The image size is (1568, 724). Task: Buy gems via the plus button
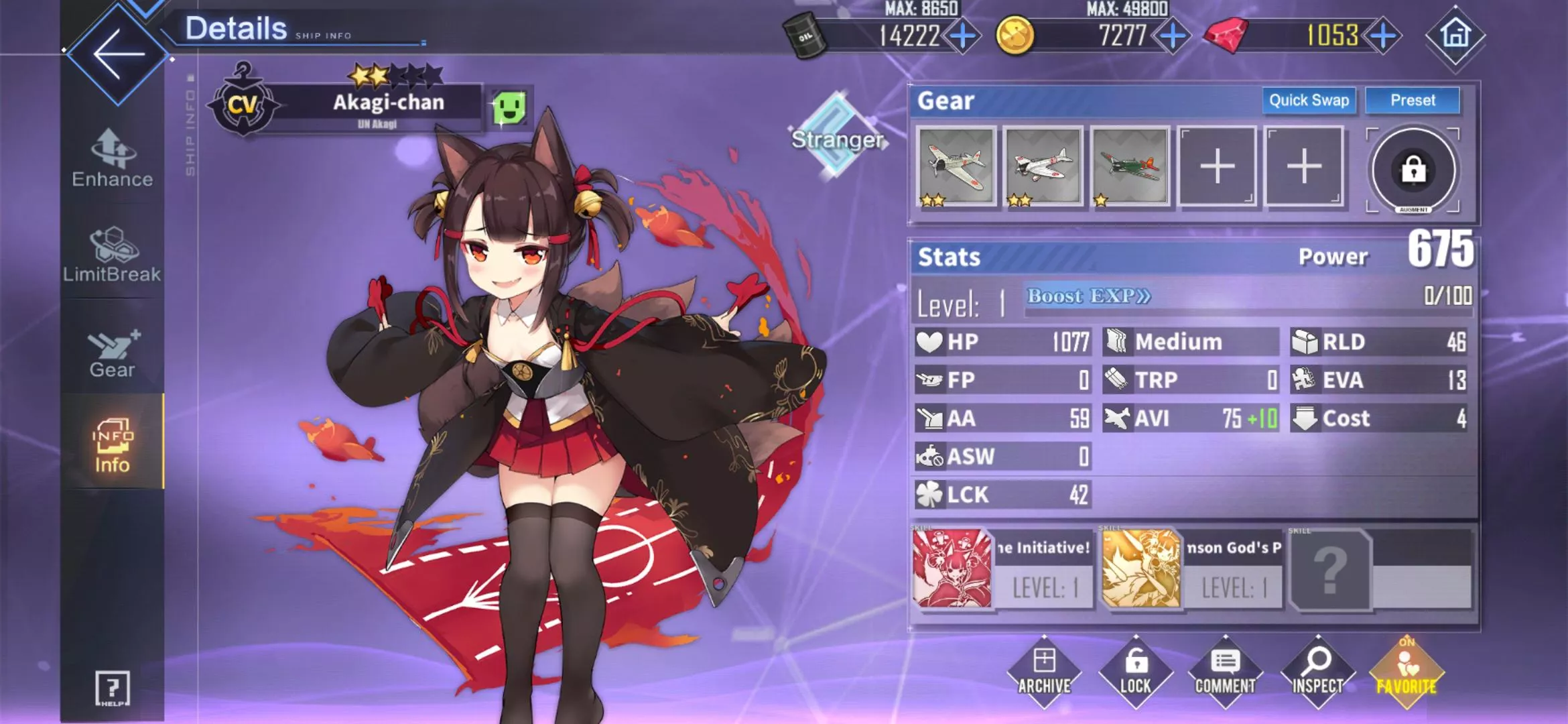coord(1384,36)
